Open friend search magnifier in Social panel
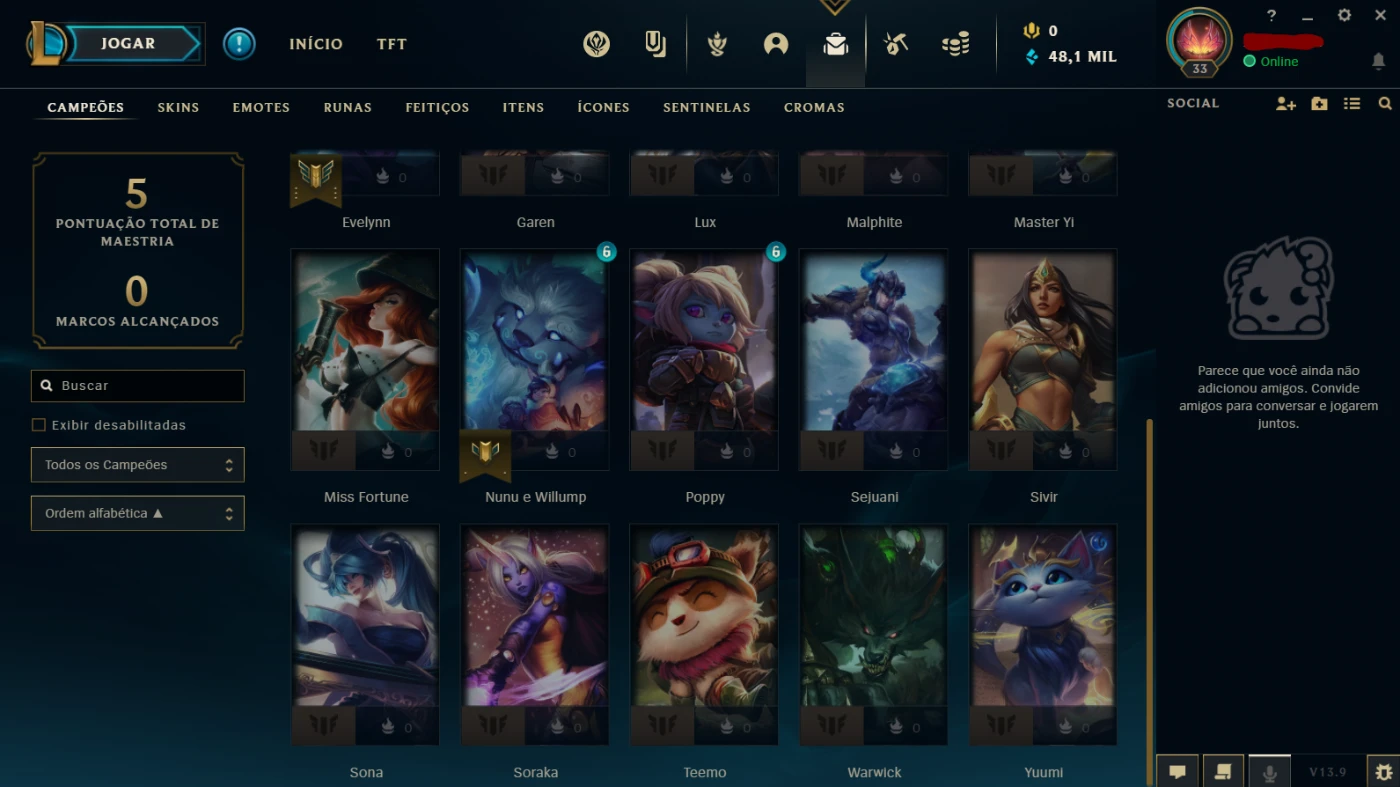The width and height of the screenshot is (1400, 787). [1384, 103]
